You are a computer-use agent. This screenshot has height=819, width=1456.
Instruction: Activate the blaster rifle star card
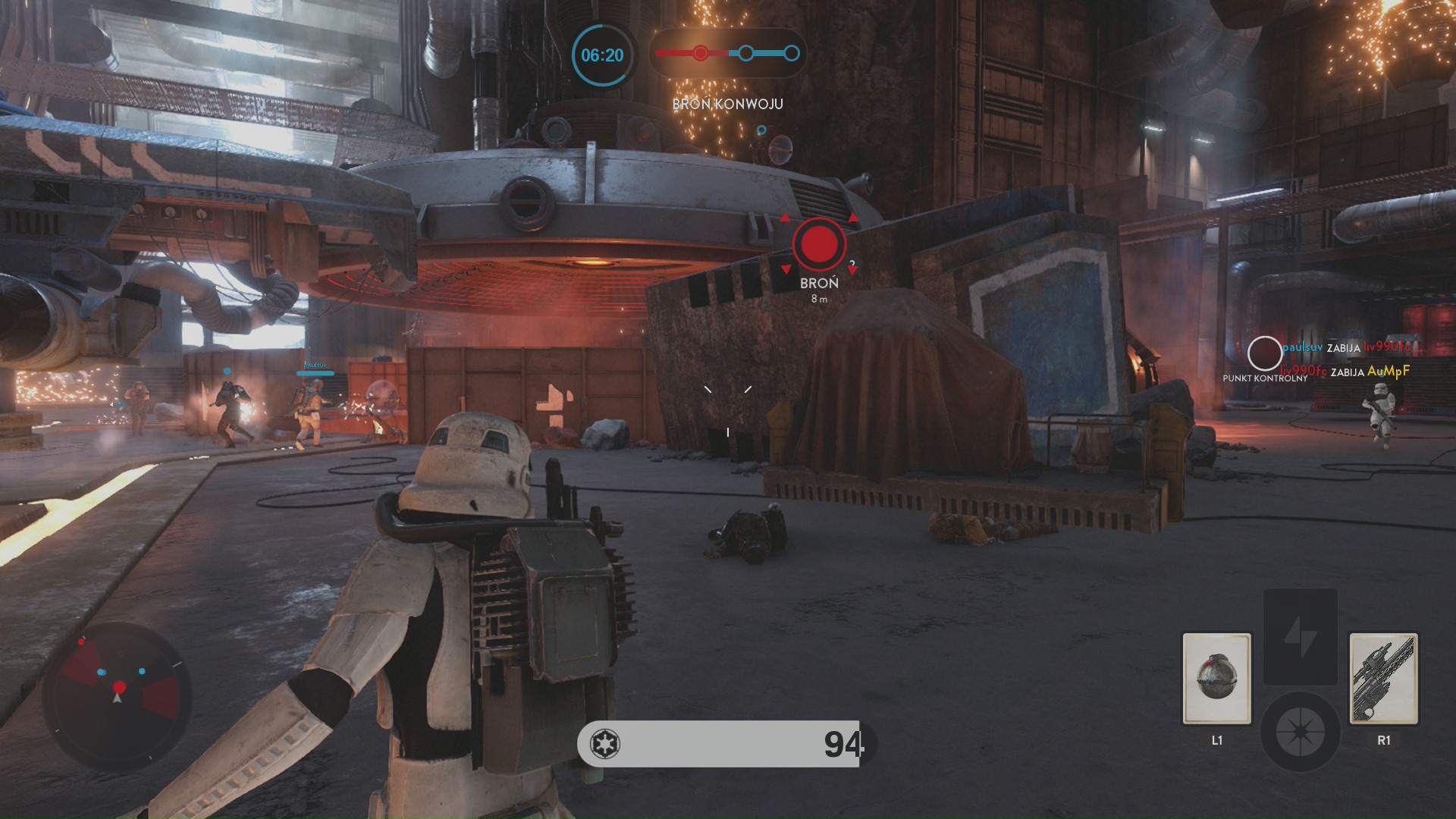point(1383,679)
